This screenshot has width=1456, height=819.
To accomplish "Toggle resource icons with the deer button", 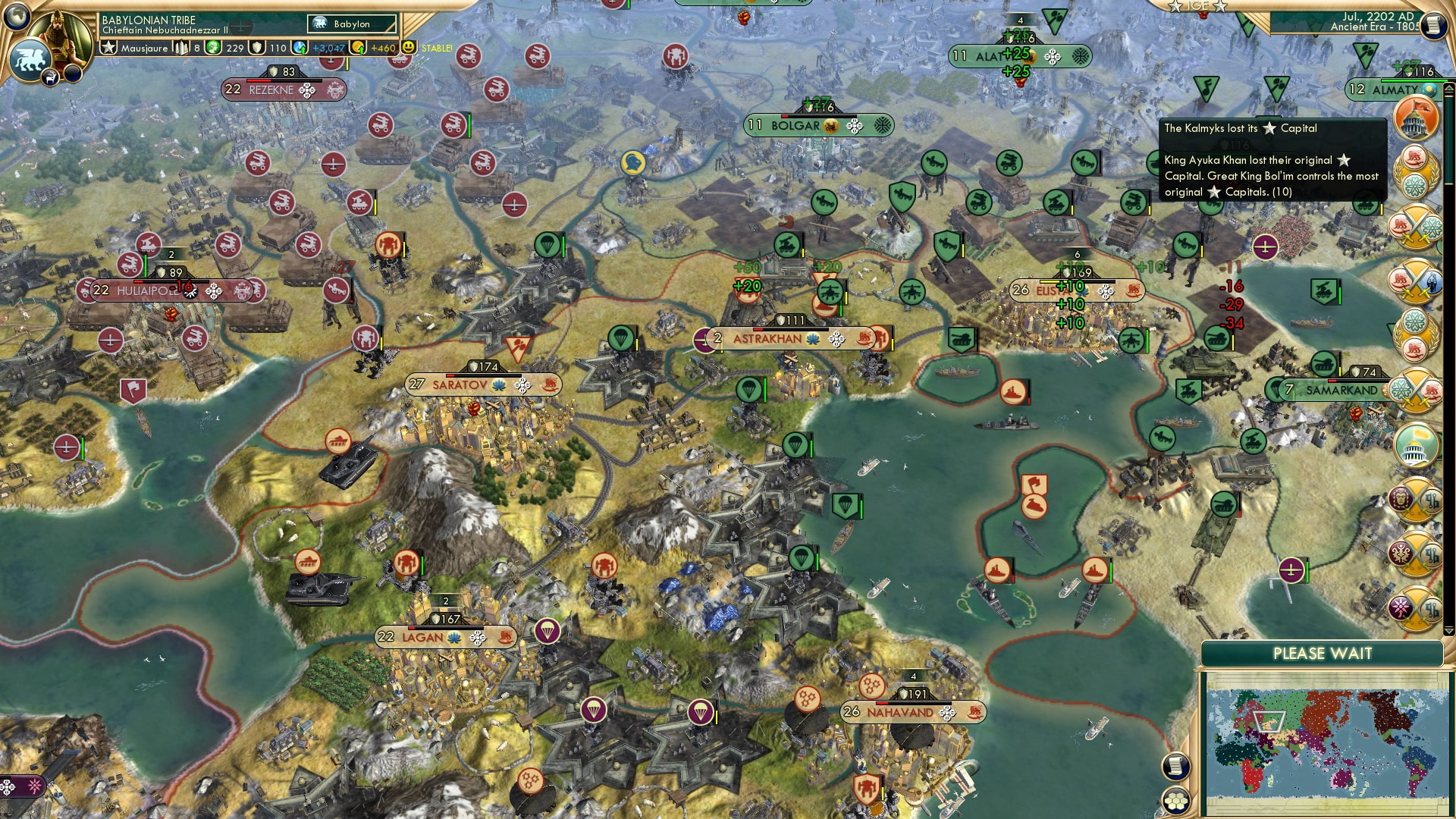I will [50, 78].
